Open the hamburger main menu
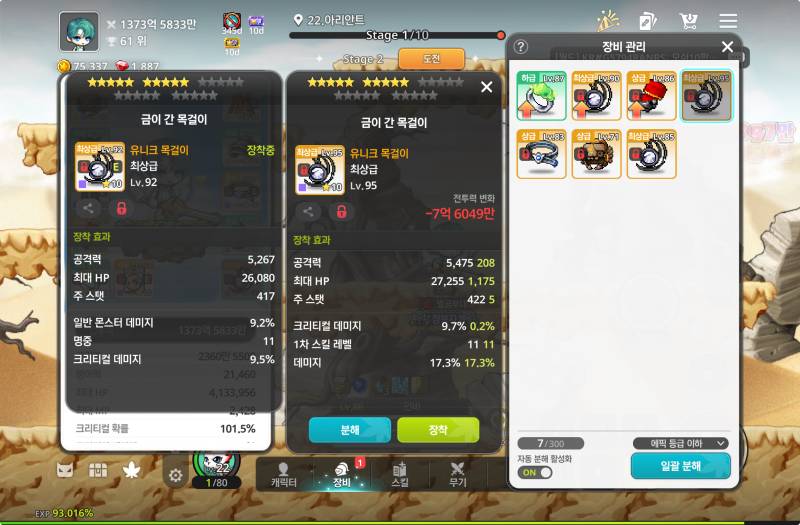 tap(728, 21)
